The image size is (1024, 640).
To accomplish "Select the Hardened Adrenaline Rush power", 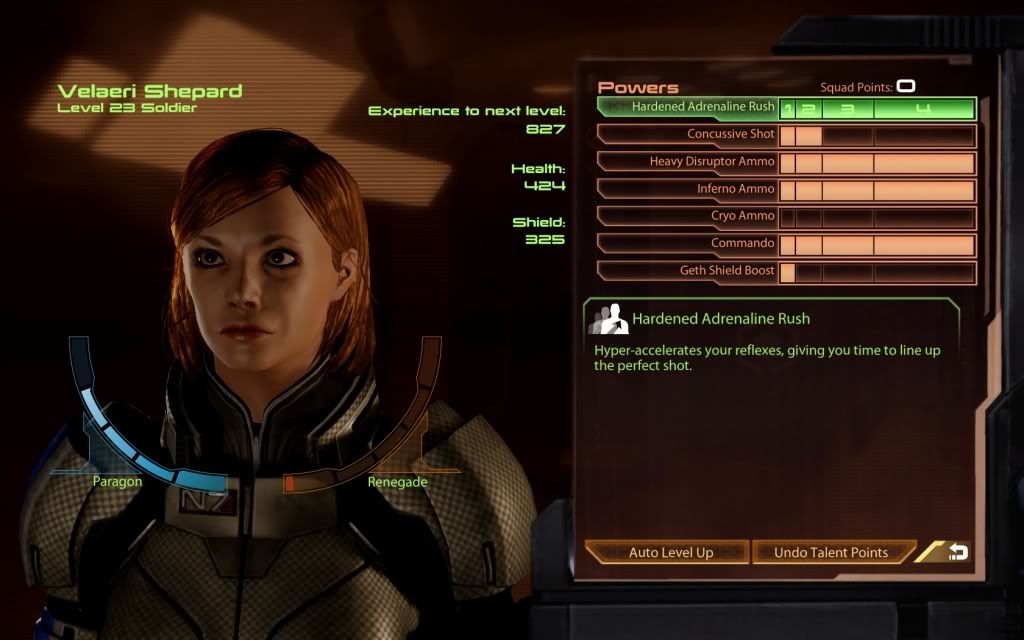I will tap(703, 107).
